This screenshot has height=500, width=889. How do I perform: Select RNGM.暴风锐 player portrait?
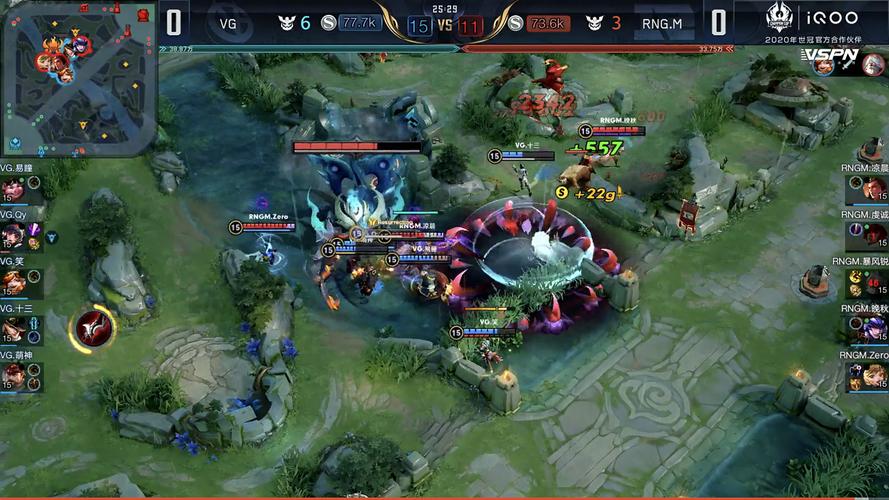point(875,283)
